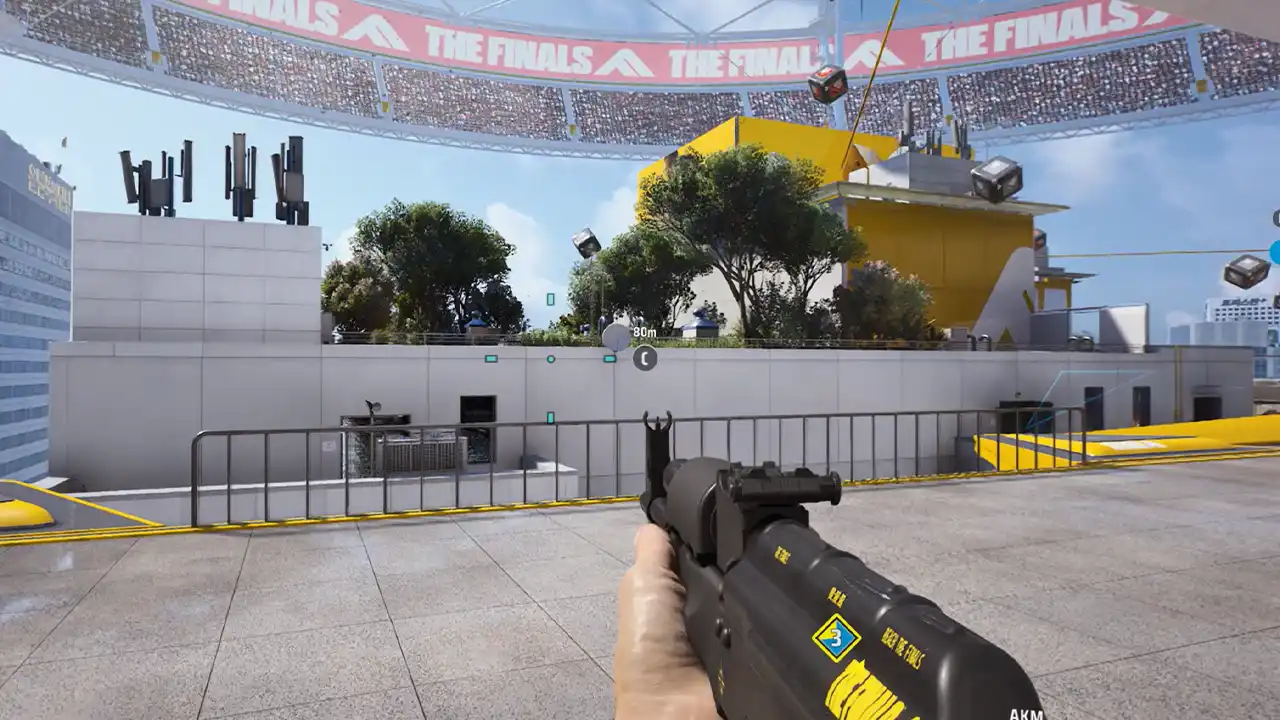
Task: Click the 80m distance label
Action: click(644, 331)
